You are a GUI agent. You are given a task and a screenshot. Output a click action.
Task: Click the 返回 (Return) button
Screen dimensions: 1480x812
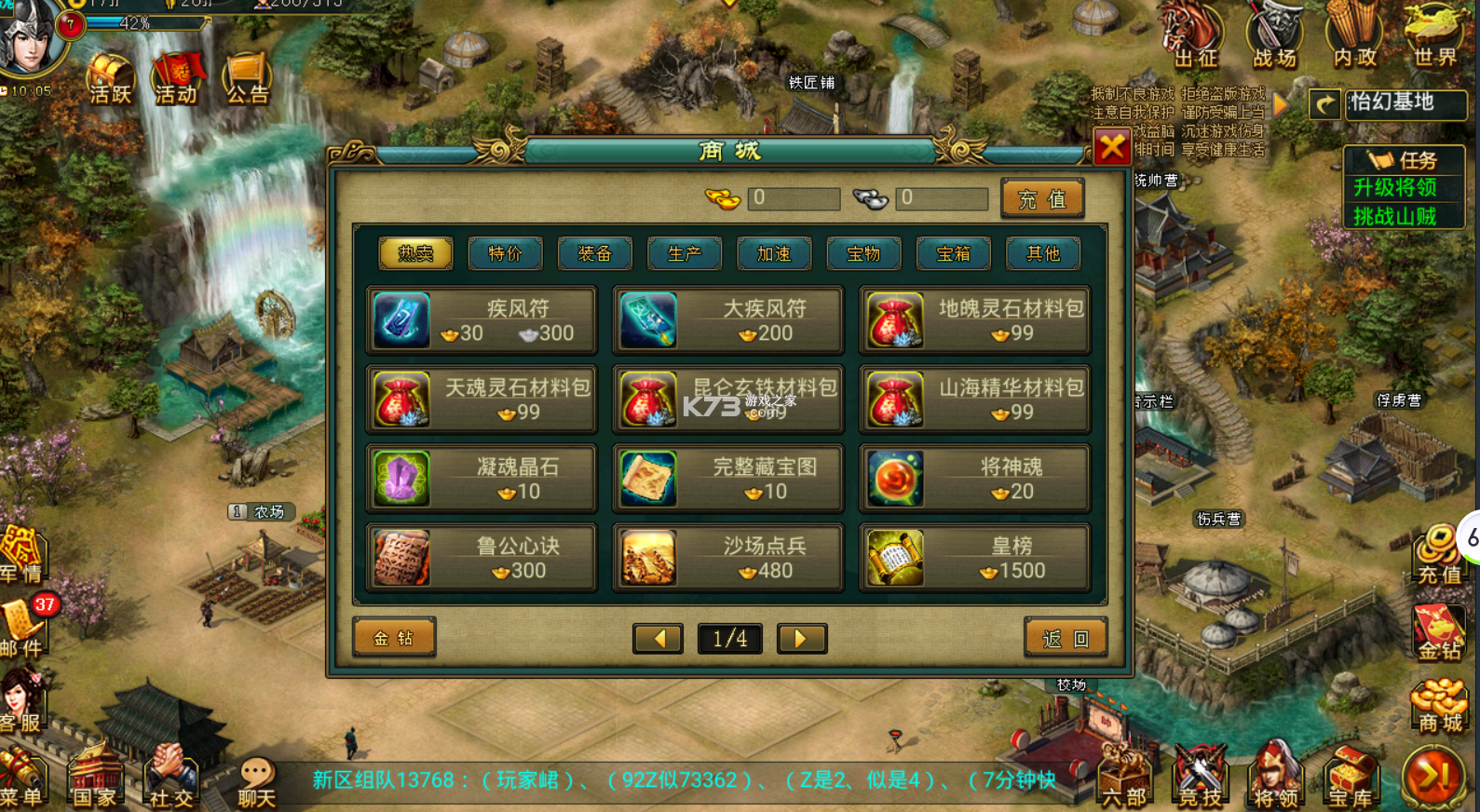coord(1065,638)
